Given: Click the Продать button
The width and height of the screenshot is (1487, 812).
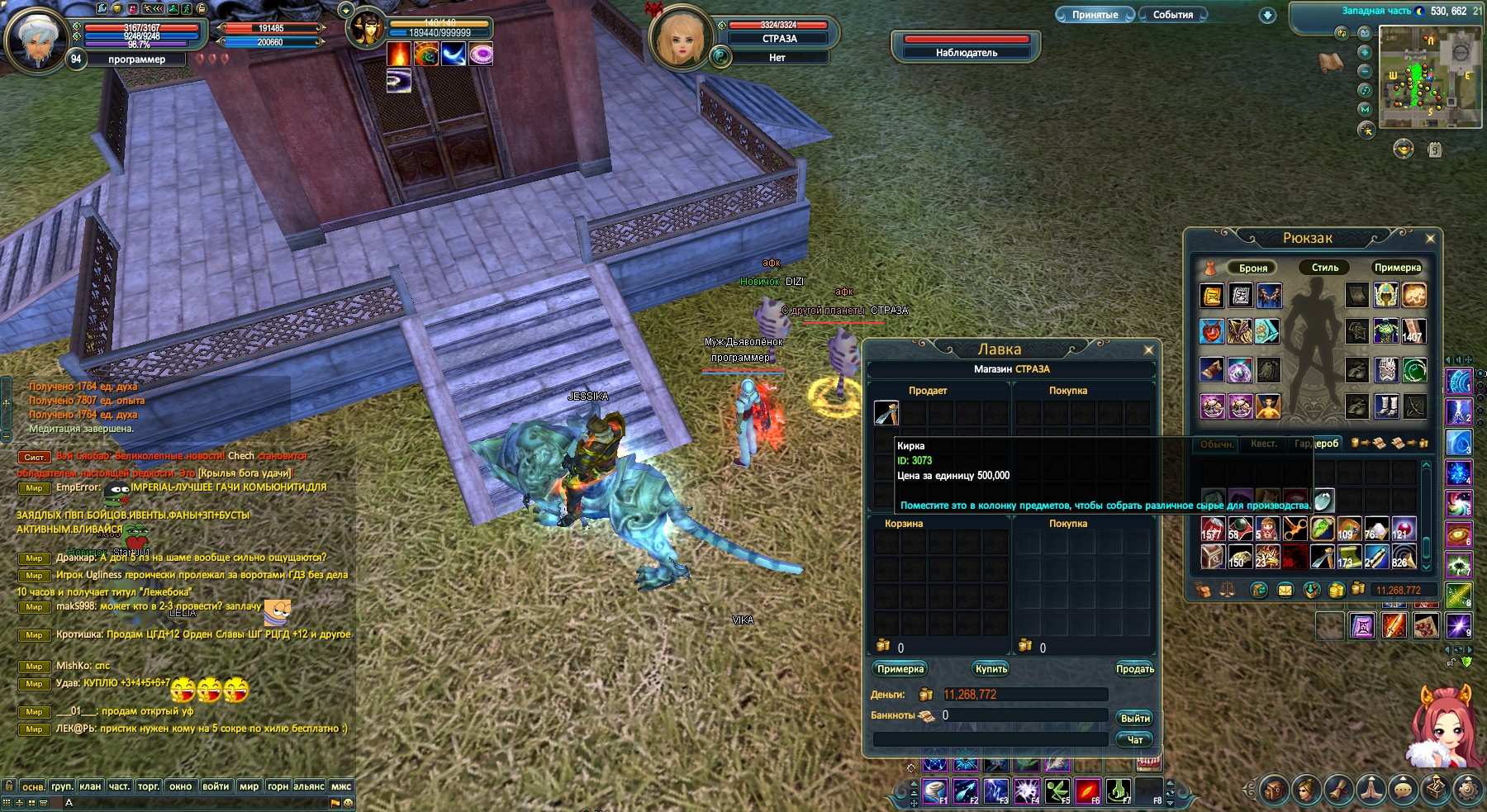Looking at the screenshot, I should 1134,669.
